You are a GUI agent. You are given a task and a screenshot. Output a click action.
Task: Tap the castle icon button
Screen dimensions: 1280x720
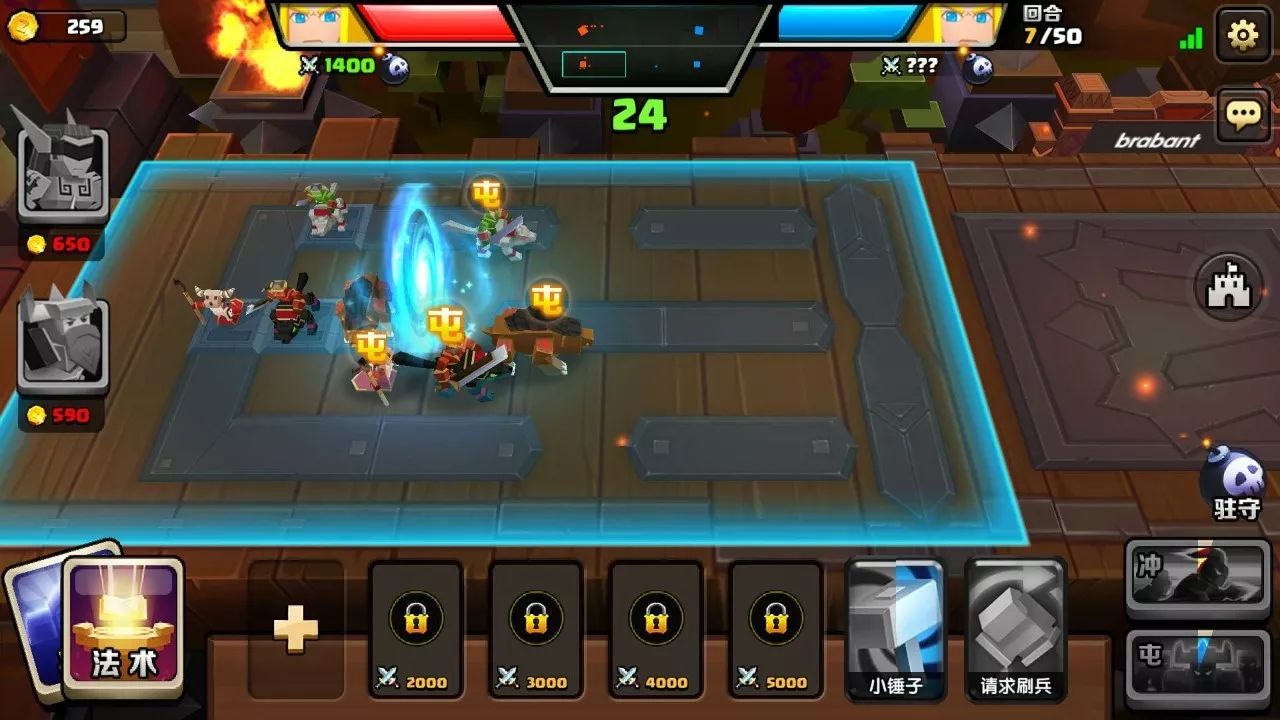click(1229, 289)
